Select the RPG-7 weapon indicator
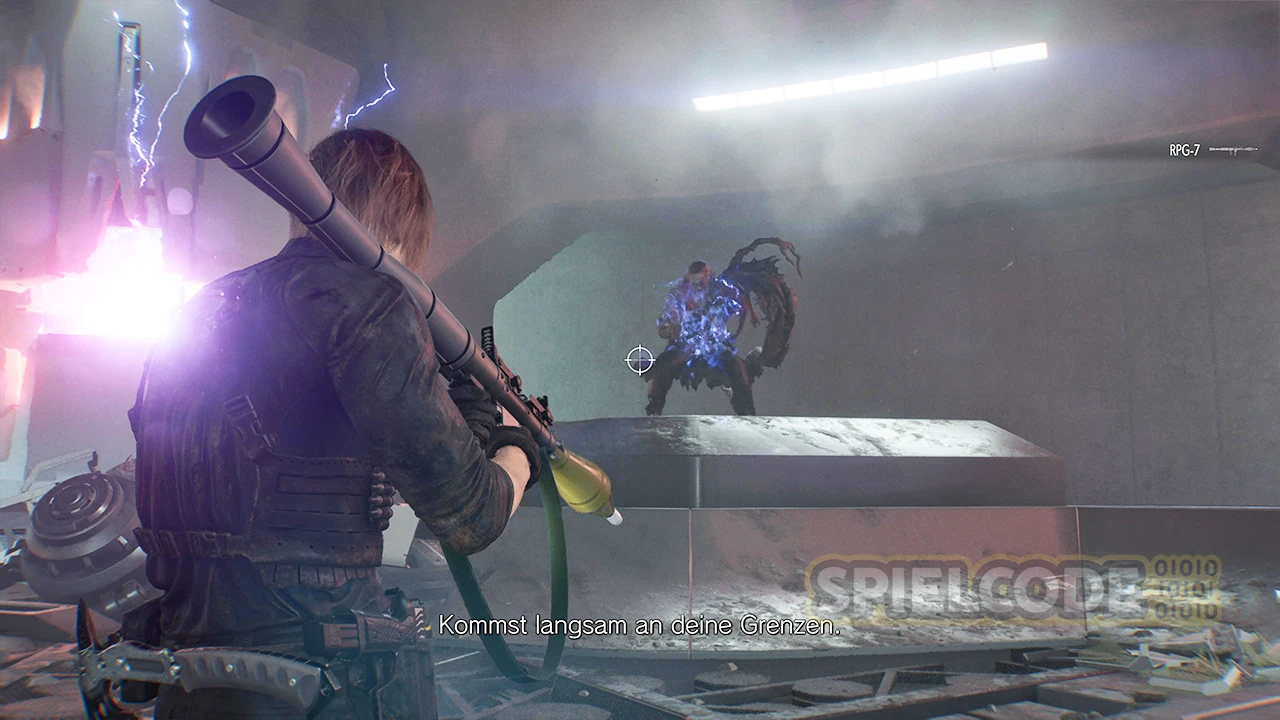1280x720 pixels. 1211,150
